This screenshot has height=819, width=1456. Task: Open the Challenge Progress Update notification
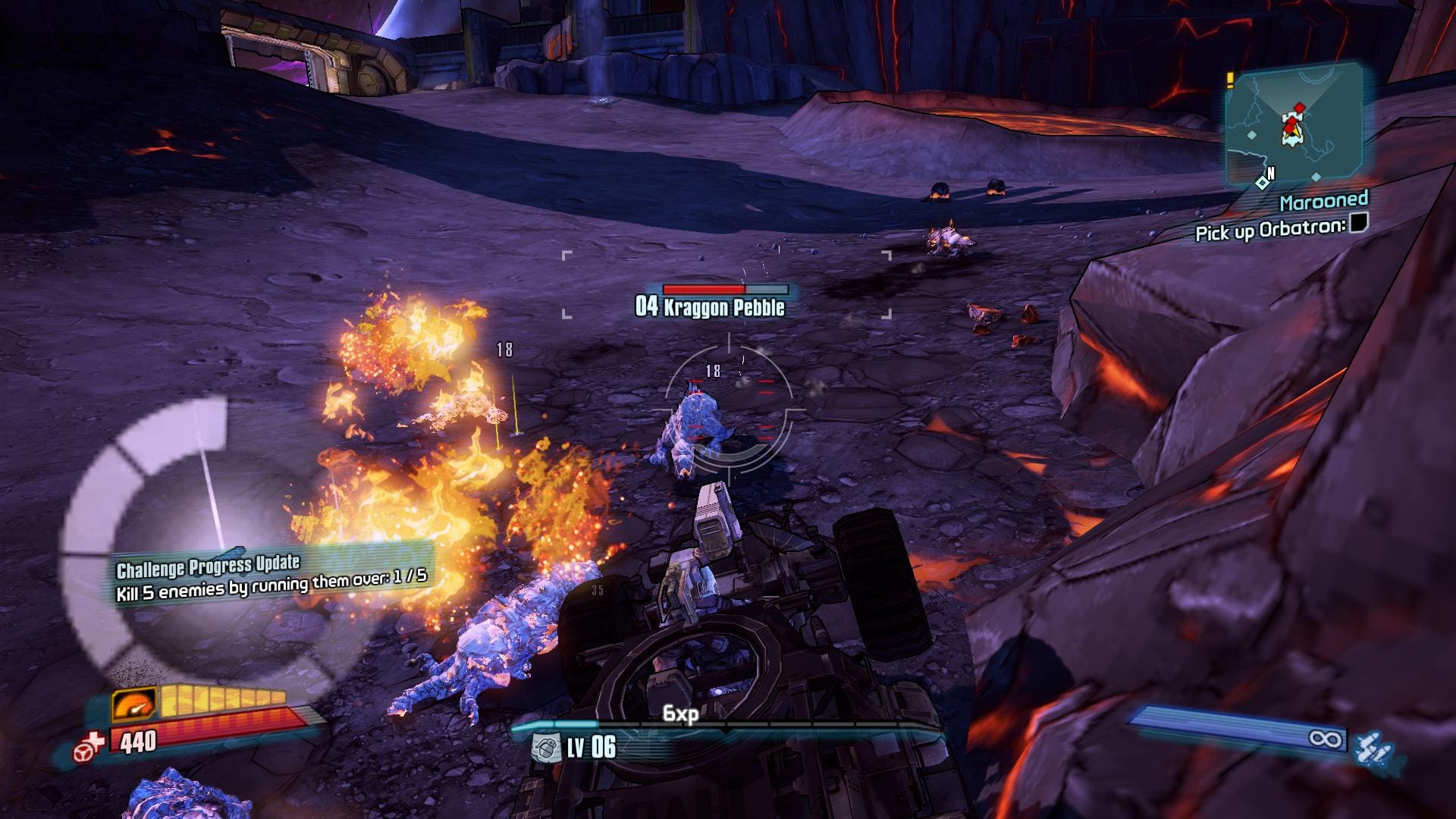coord(271,576)
